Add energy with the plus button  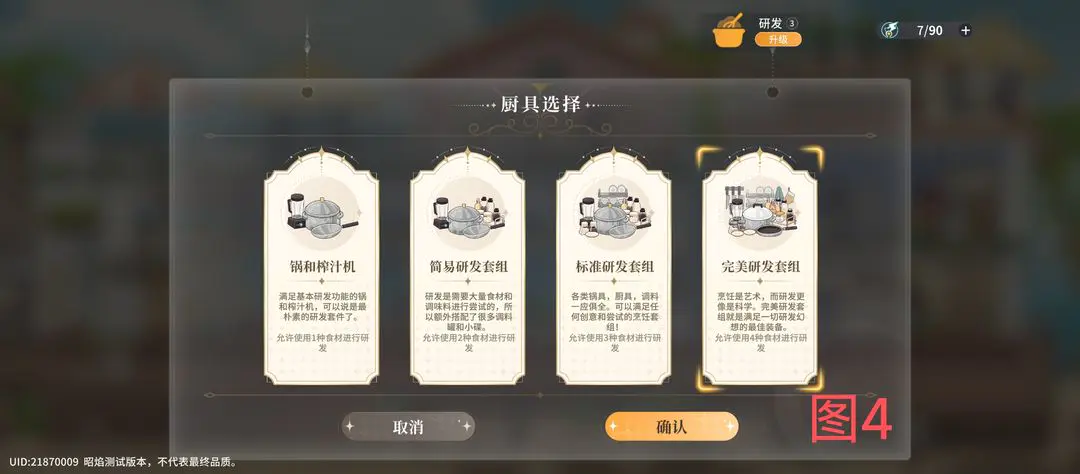coord(965,30)
